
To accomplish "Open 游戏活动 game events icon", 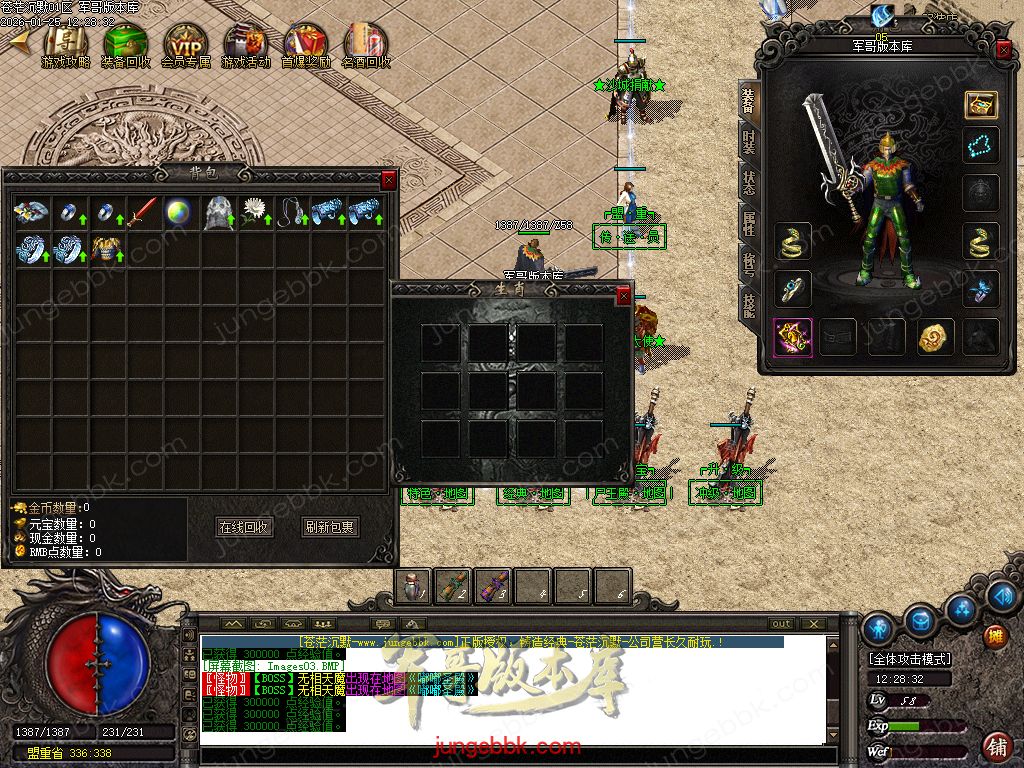I will 246,45.
